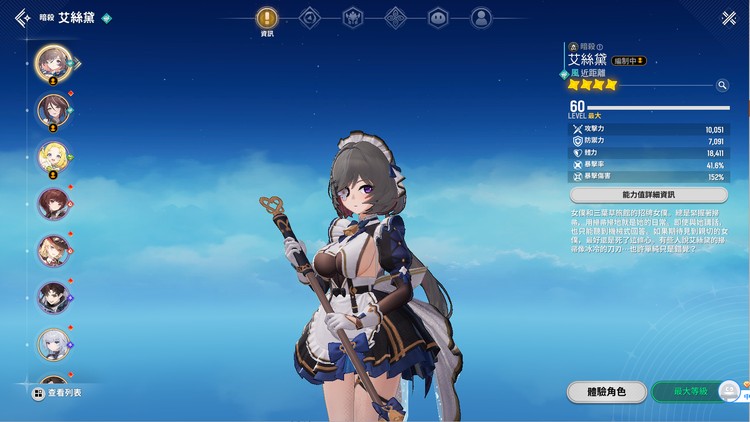Close the character screen with the X
Screen dimensions: 750x422
coord(728,18)
